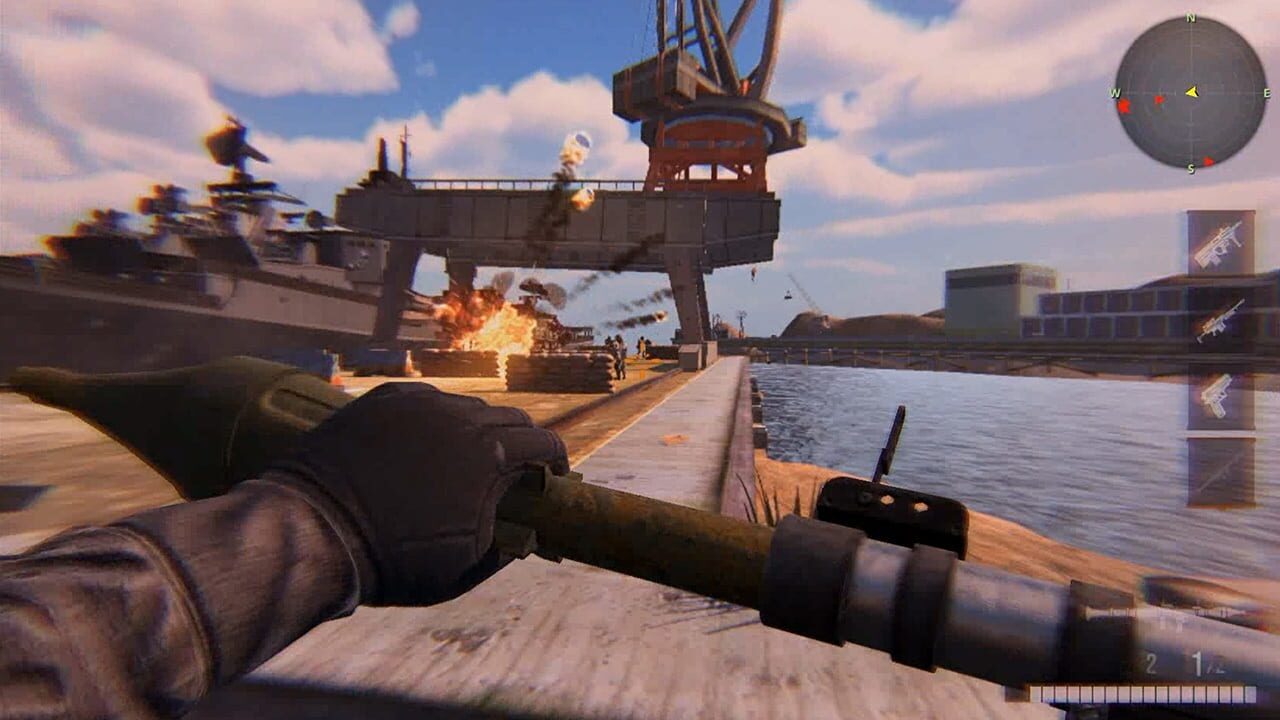Click the W compass letter on the minimap
1280x720 pixels.
[1115, 92]
